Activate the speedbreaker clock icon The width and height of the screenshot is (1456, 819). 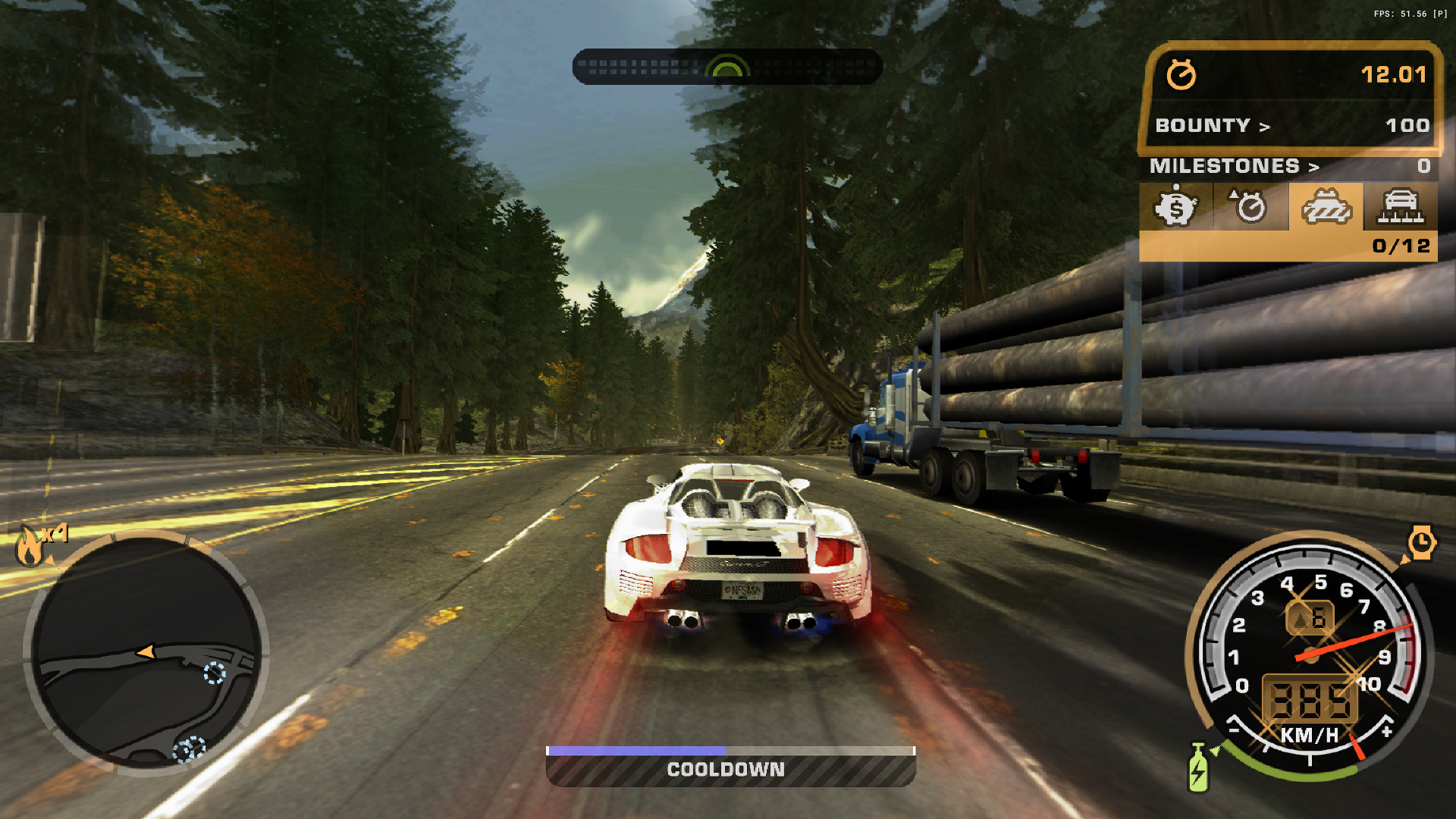pyautogui.click(x=1421, y=543)
